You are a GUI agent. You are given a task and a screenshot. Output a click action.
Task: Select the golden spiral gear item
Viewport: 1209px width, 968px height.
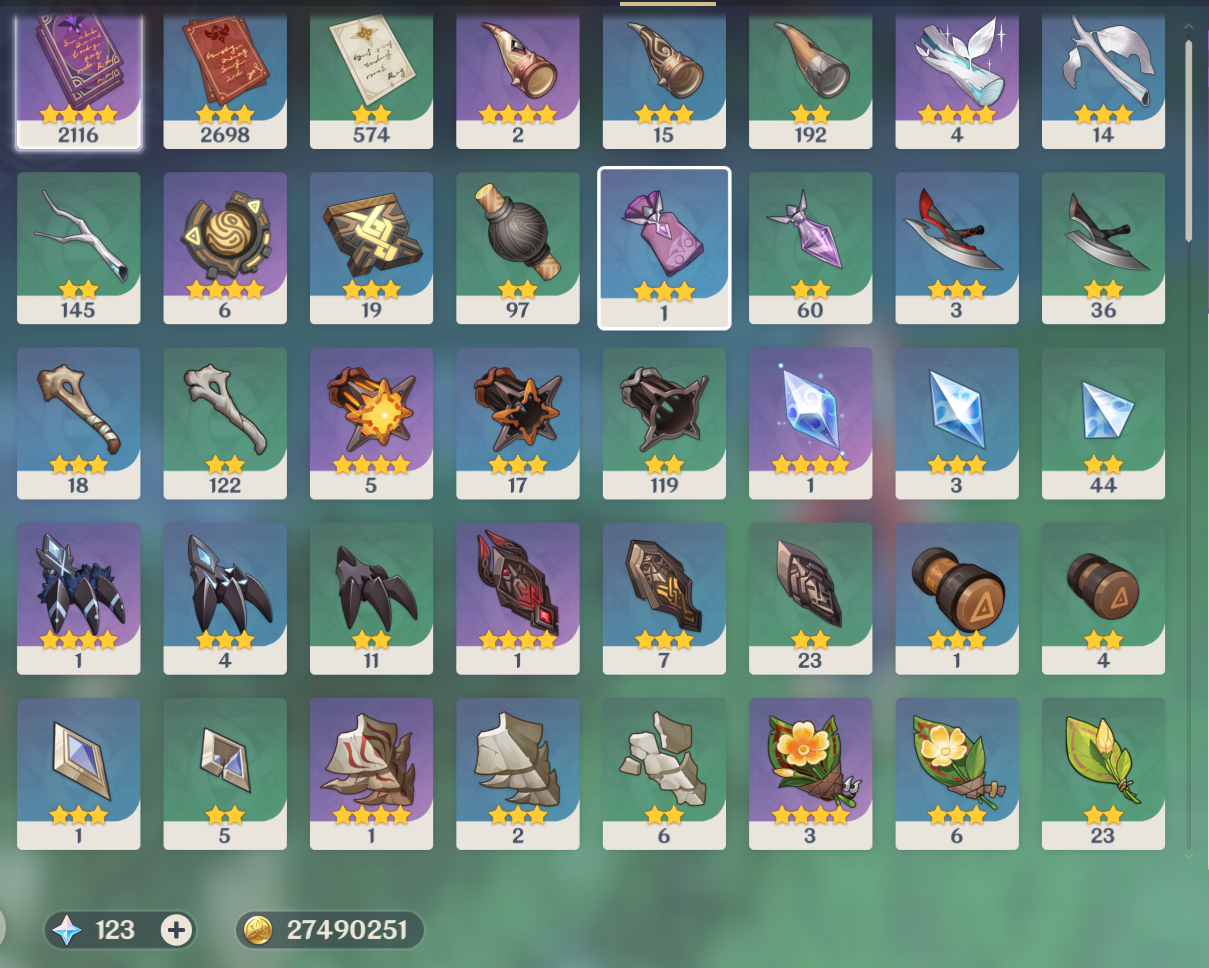[225, 245]
